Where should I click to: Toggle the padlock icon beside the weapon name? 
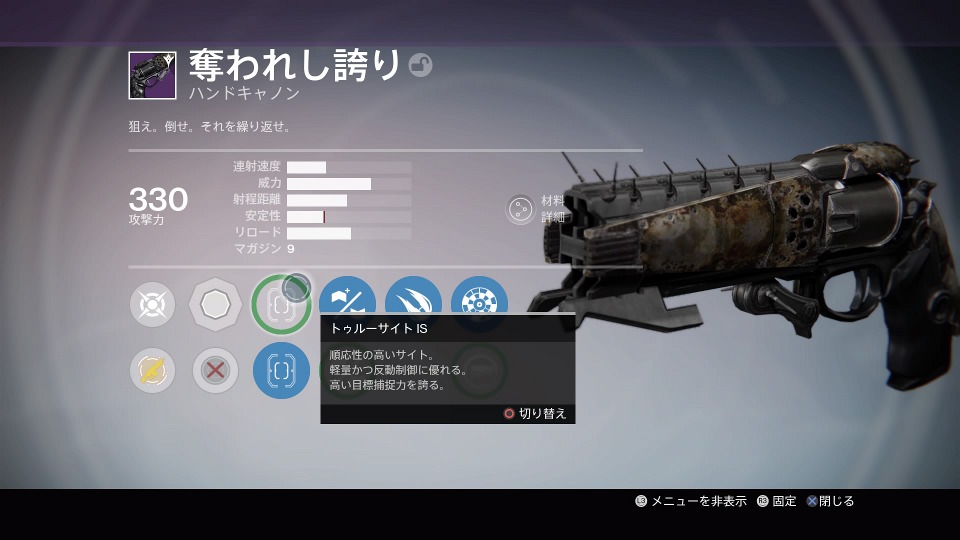point(420,66)
